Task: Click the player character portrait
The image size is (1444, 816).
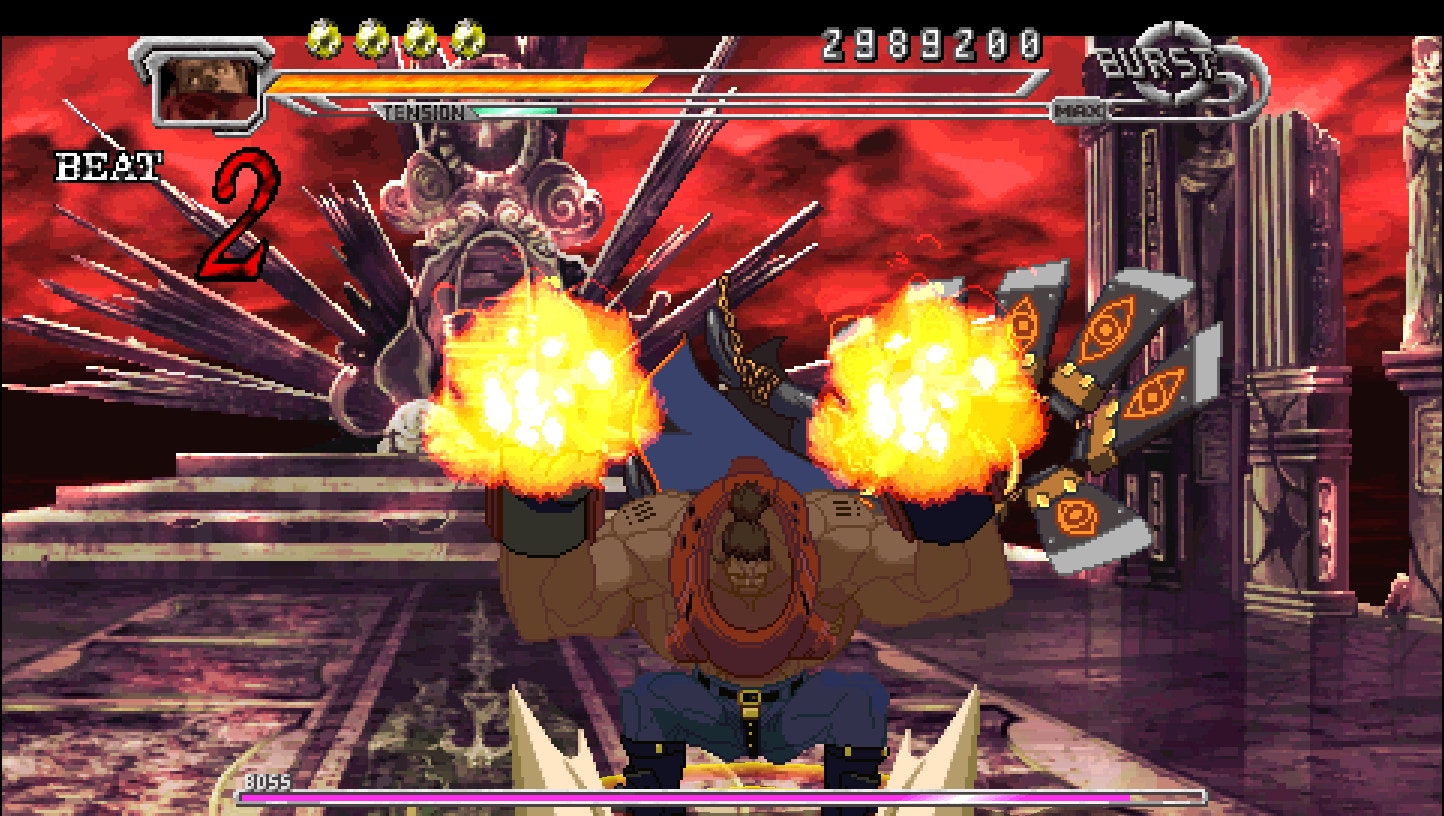Action: pos(206,86)
